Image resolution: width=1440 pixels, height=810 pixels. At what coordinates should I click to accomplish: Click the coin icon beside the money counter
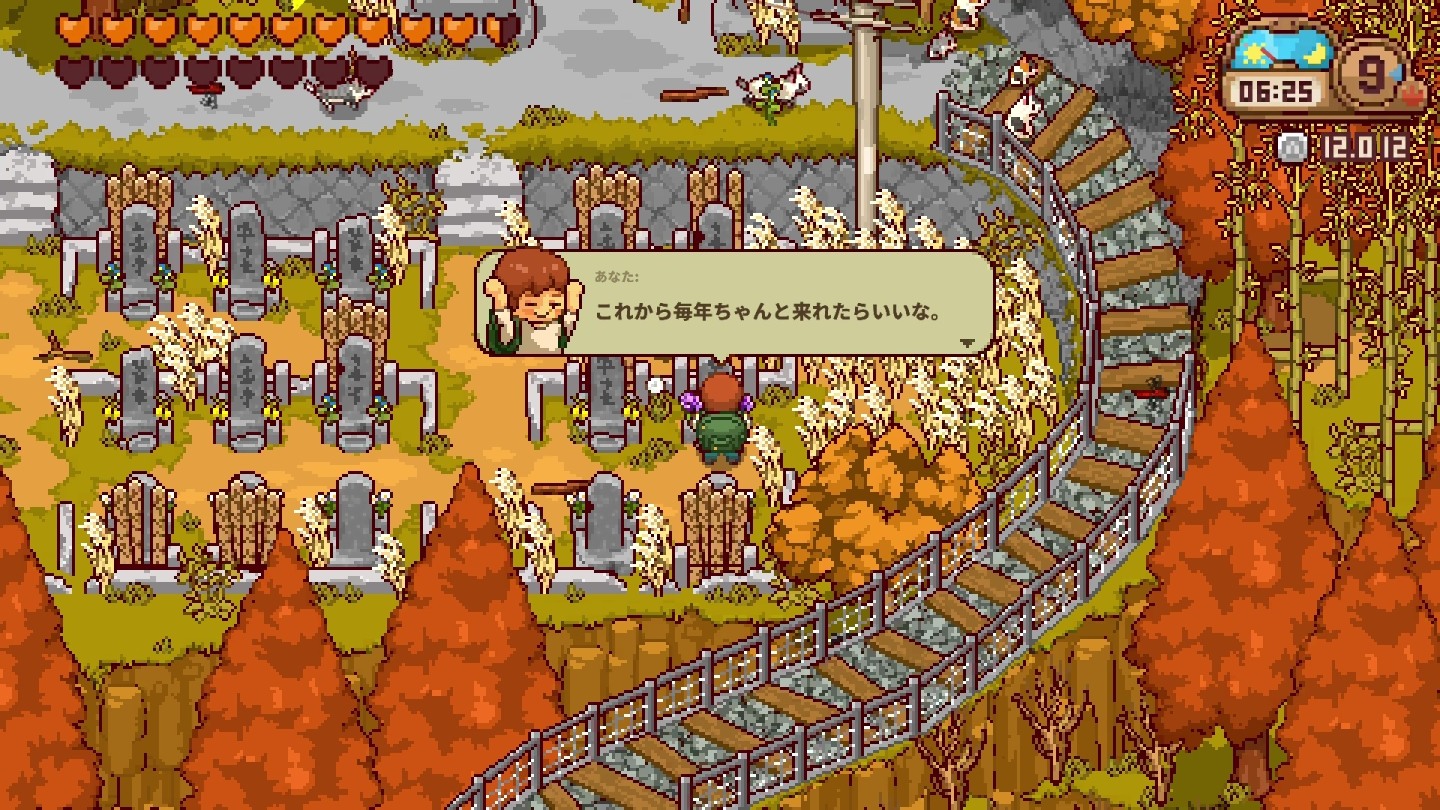(x=1291, y=145)
